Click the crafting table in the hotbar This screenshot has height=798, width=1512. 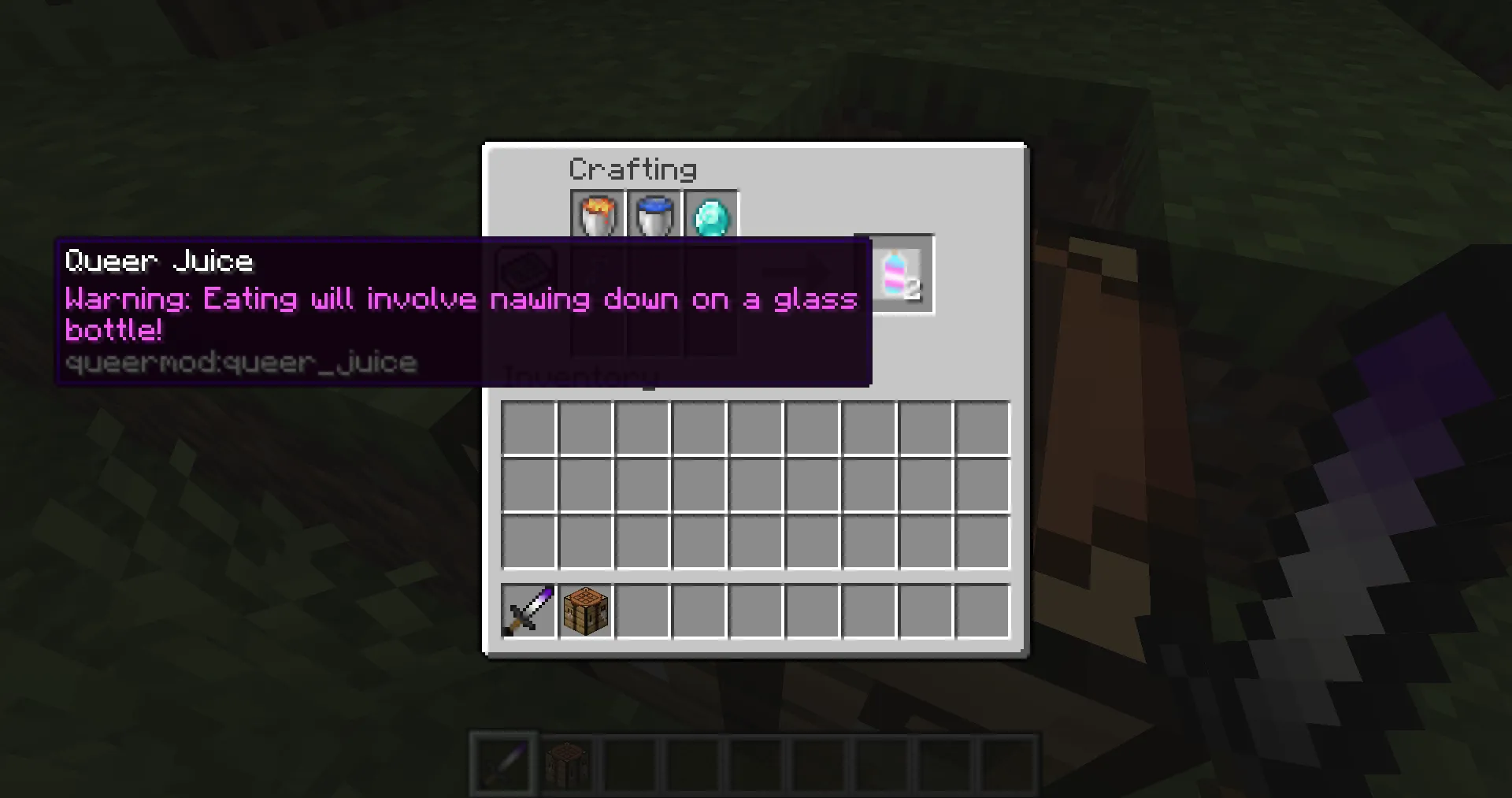click(567, 761)
